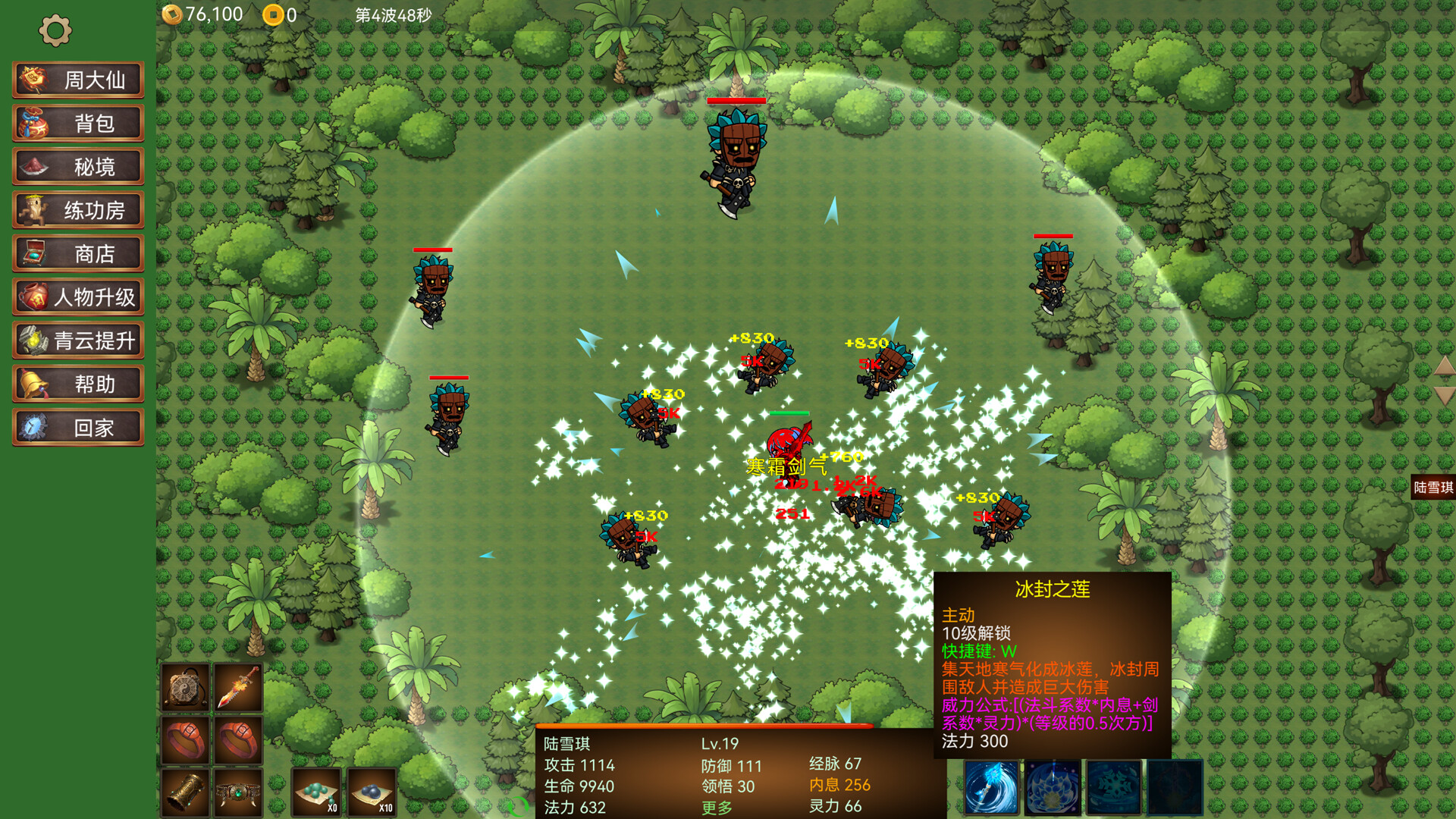Open the 背包 inventory panel

click(x=78, y=124)
